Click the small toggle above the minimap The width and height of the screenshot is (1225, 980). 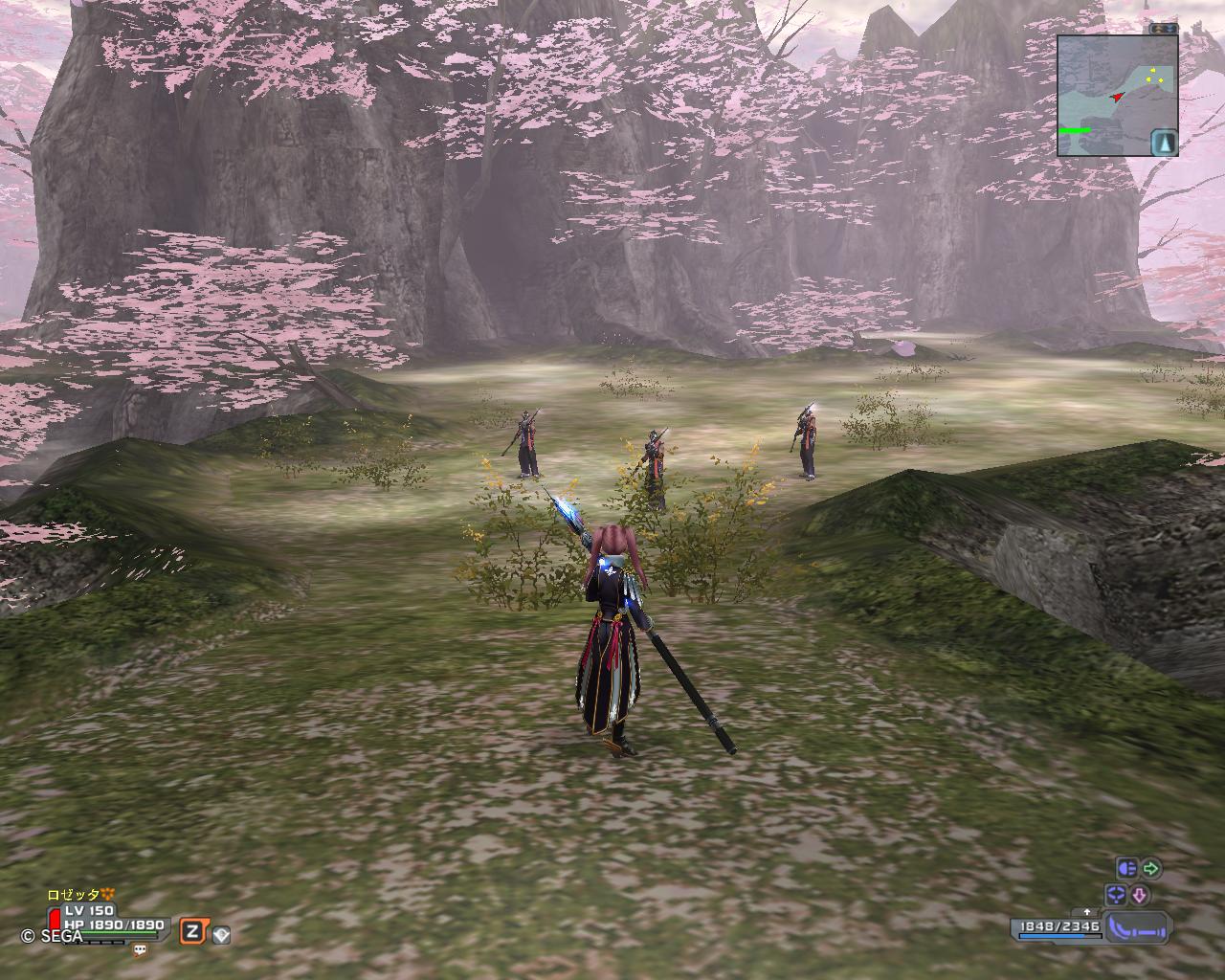1164,29
